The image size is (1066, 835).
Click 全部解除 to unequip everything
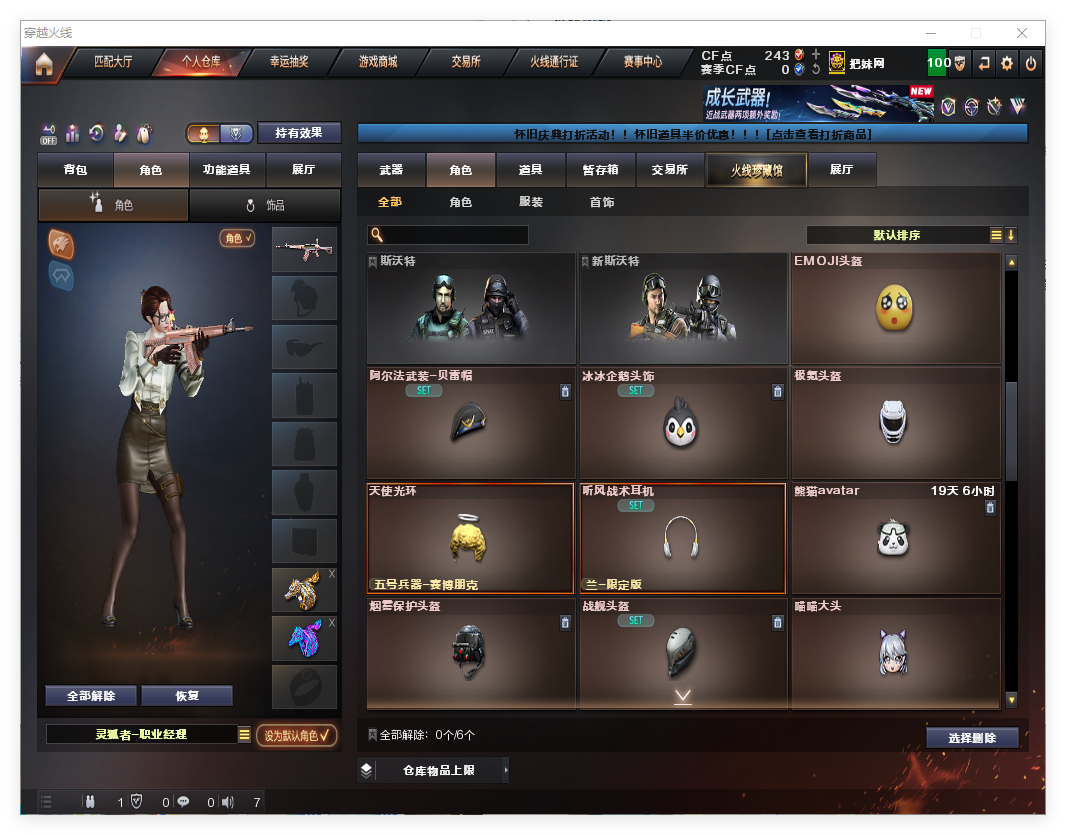pyautogui.click(x=91, y=696)
